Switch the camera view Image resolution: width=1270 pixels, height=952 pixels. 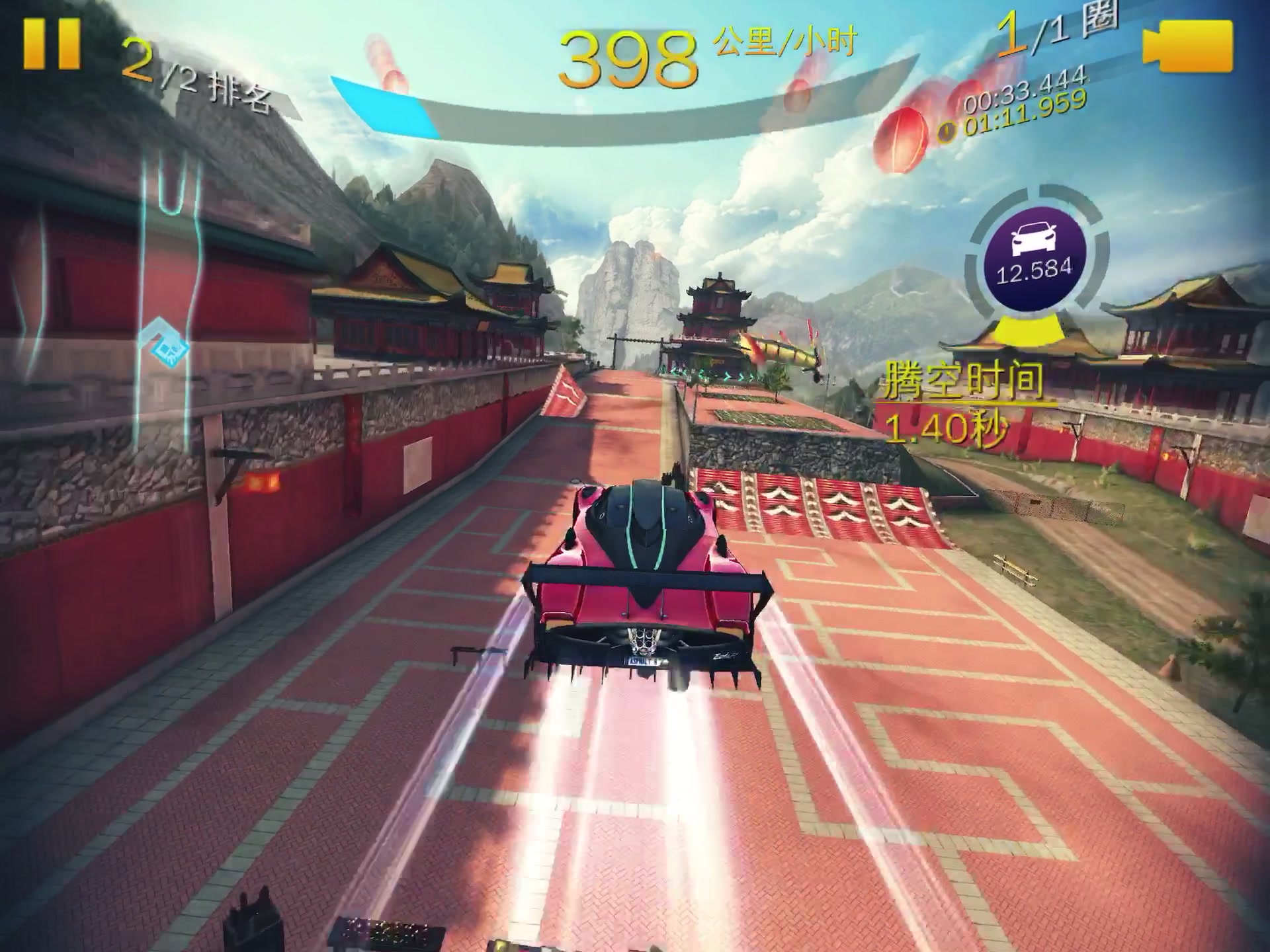point(1189,45)
